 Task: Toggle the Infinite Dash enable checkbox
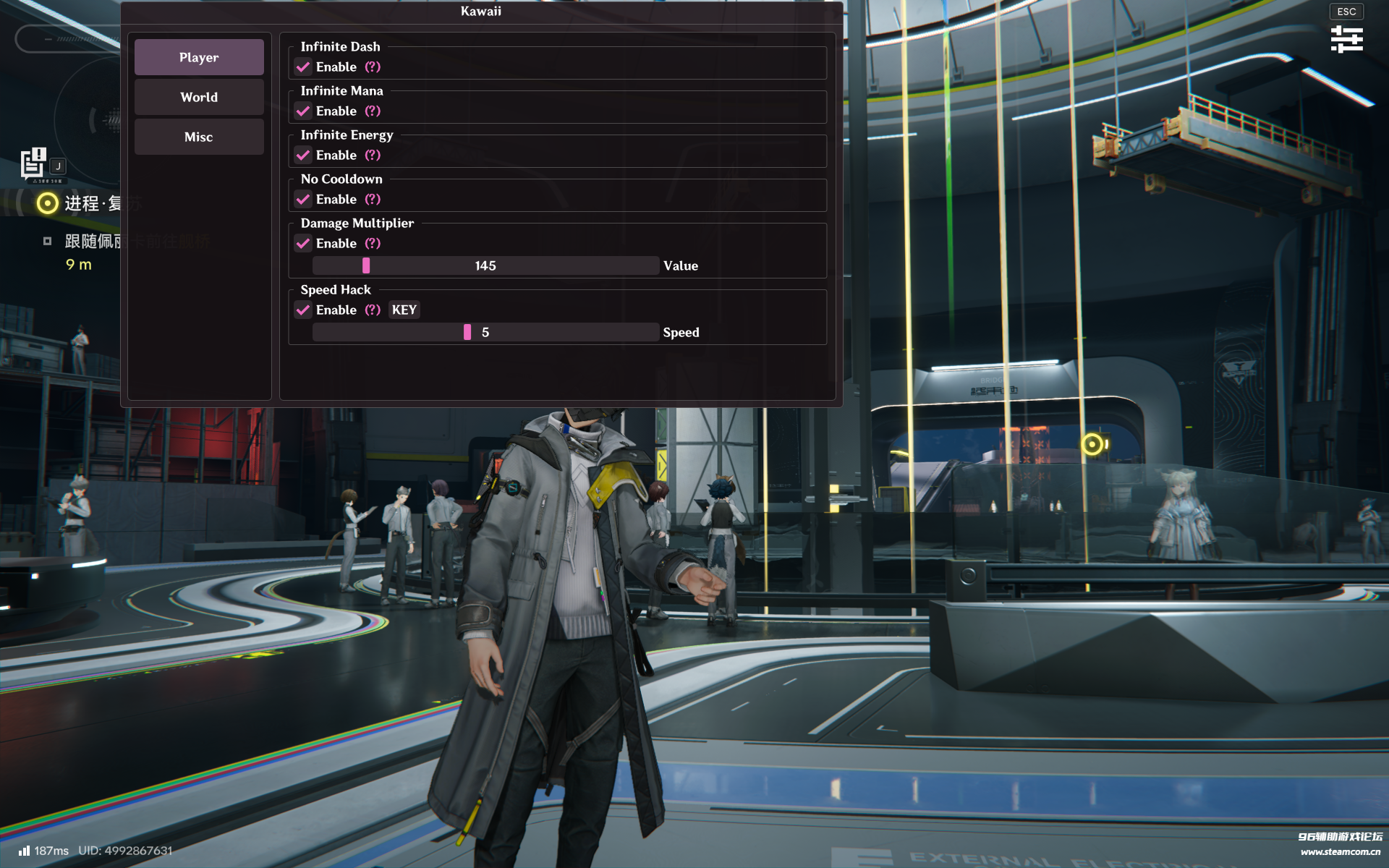pos(303,67)
